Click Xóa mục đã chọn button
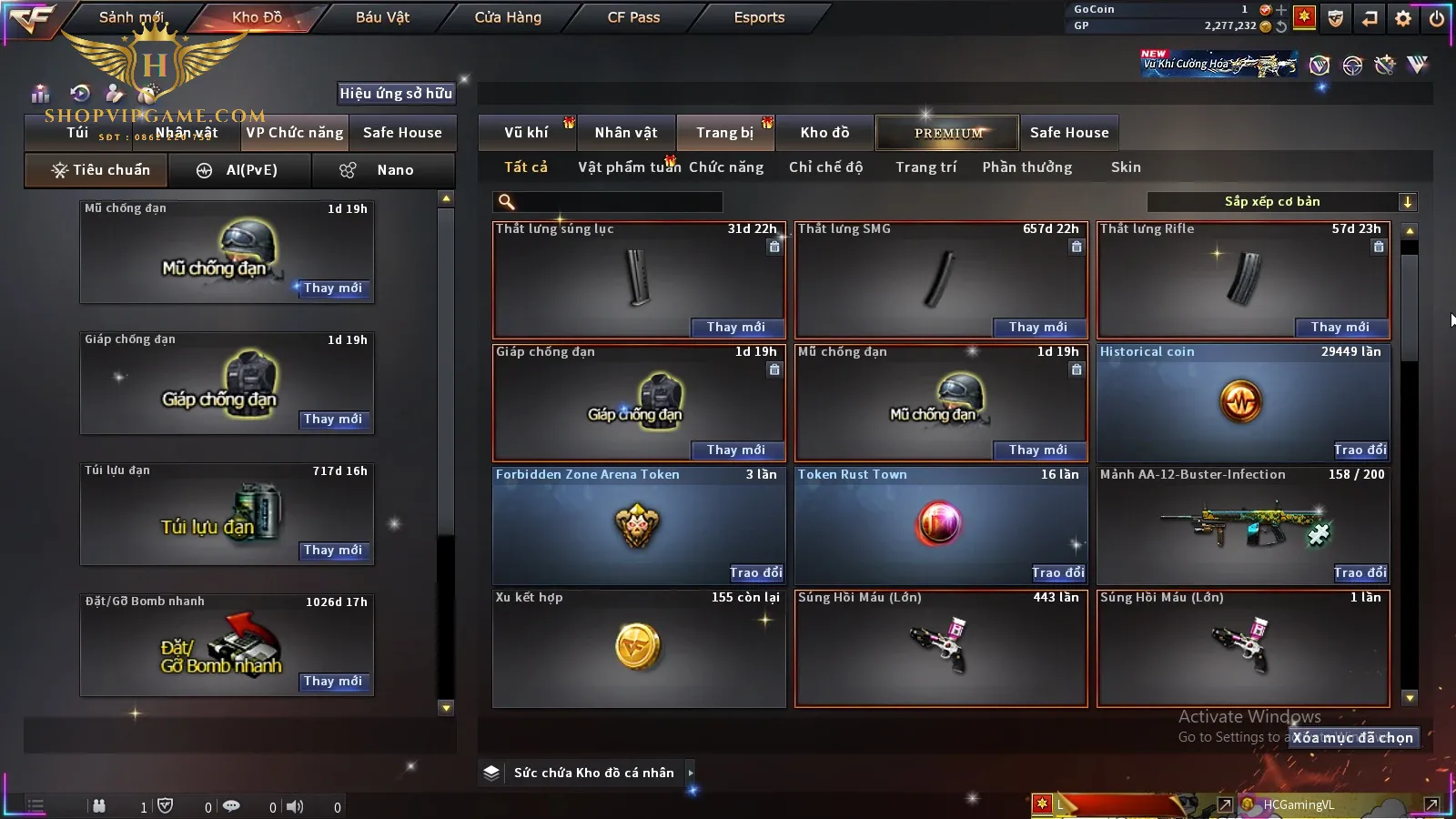 tap(1353, 738)
